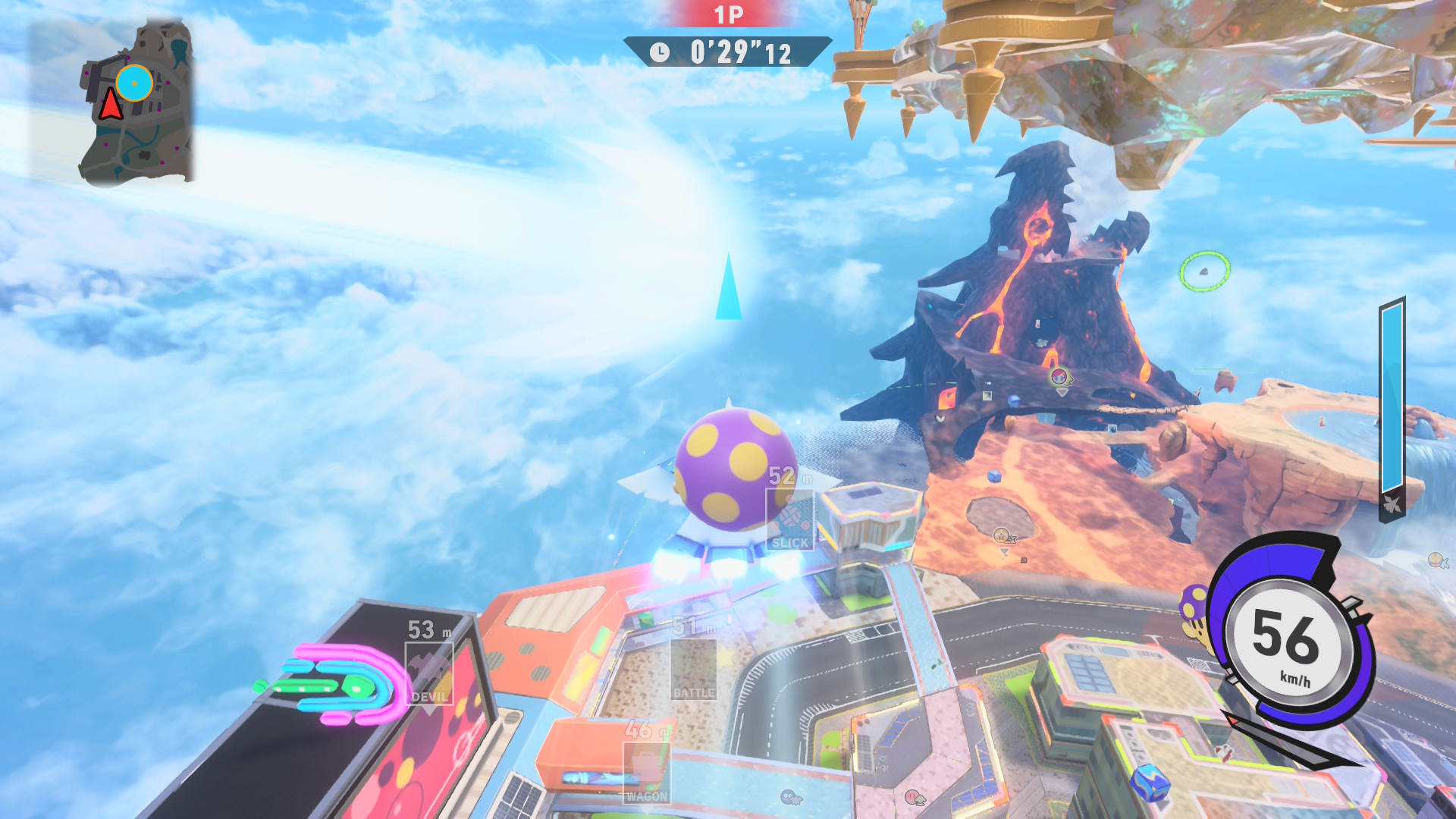Viewport: 1456px width, 819px height.
Task: Click the blue circle marker on minimap
Action: [x=134, y=83]
